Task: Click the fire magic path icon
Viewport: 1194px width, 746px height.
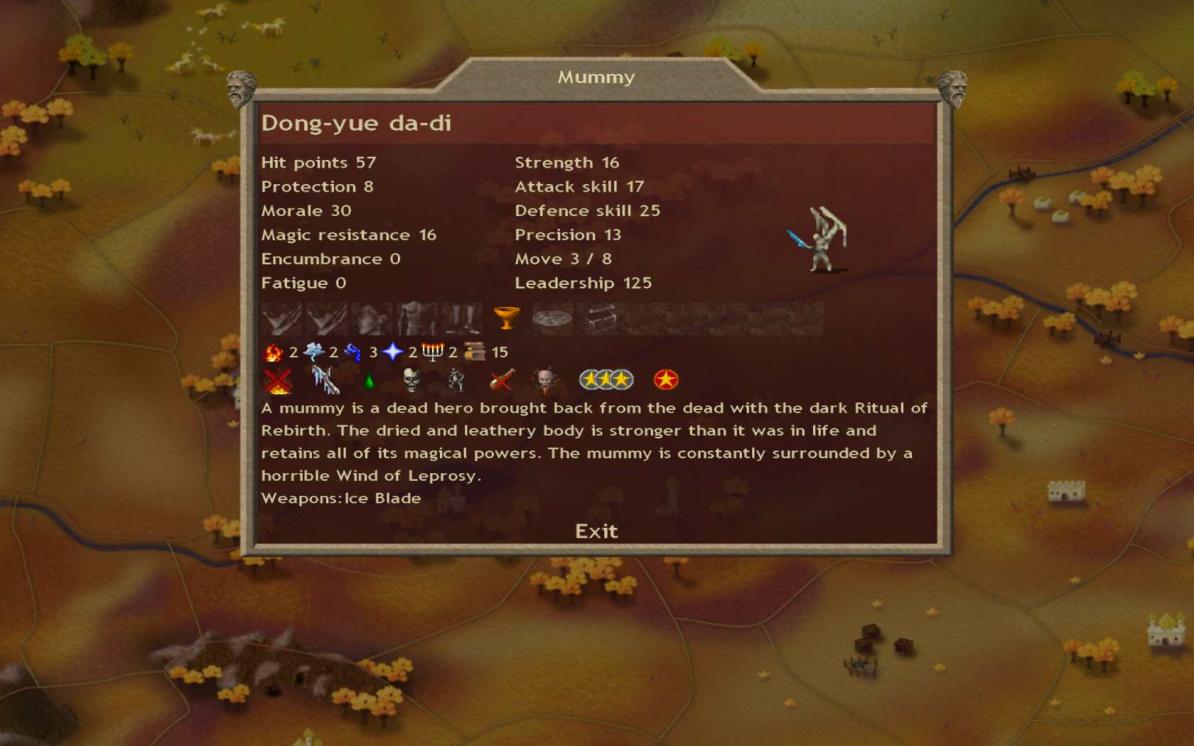Action: (x=273, y=352)
